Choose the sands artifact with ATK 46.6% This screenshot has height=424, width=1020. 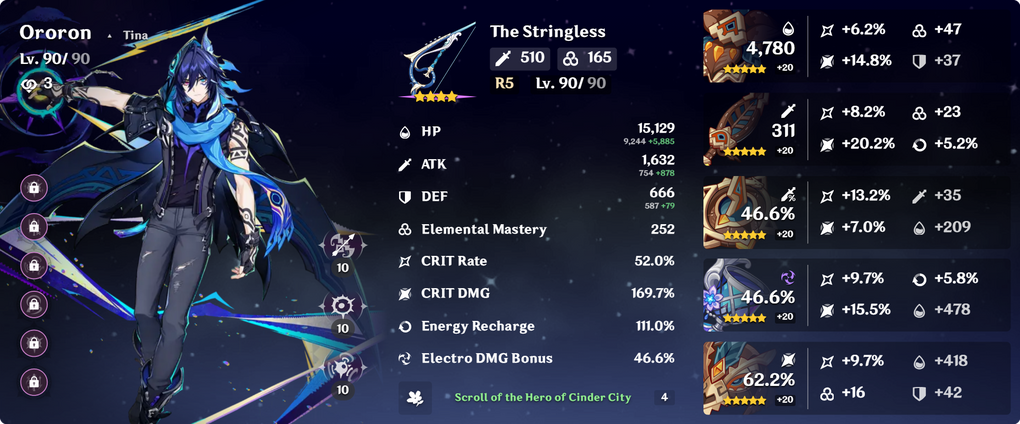pos(735,212)
